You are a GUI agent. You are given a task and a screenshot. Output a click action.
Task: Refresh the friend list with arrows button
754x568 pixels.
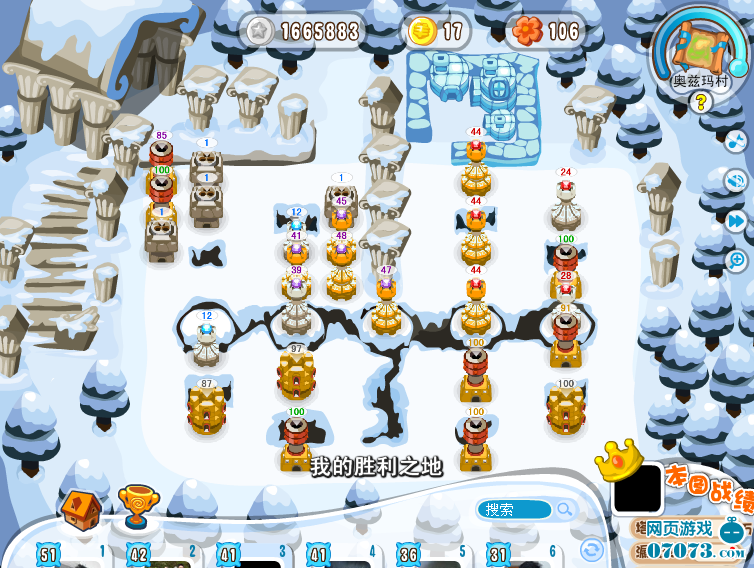(592, 549)
